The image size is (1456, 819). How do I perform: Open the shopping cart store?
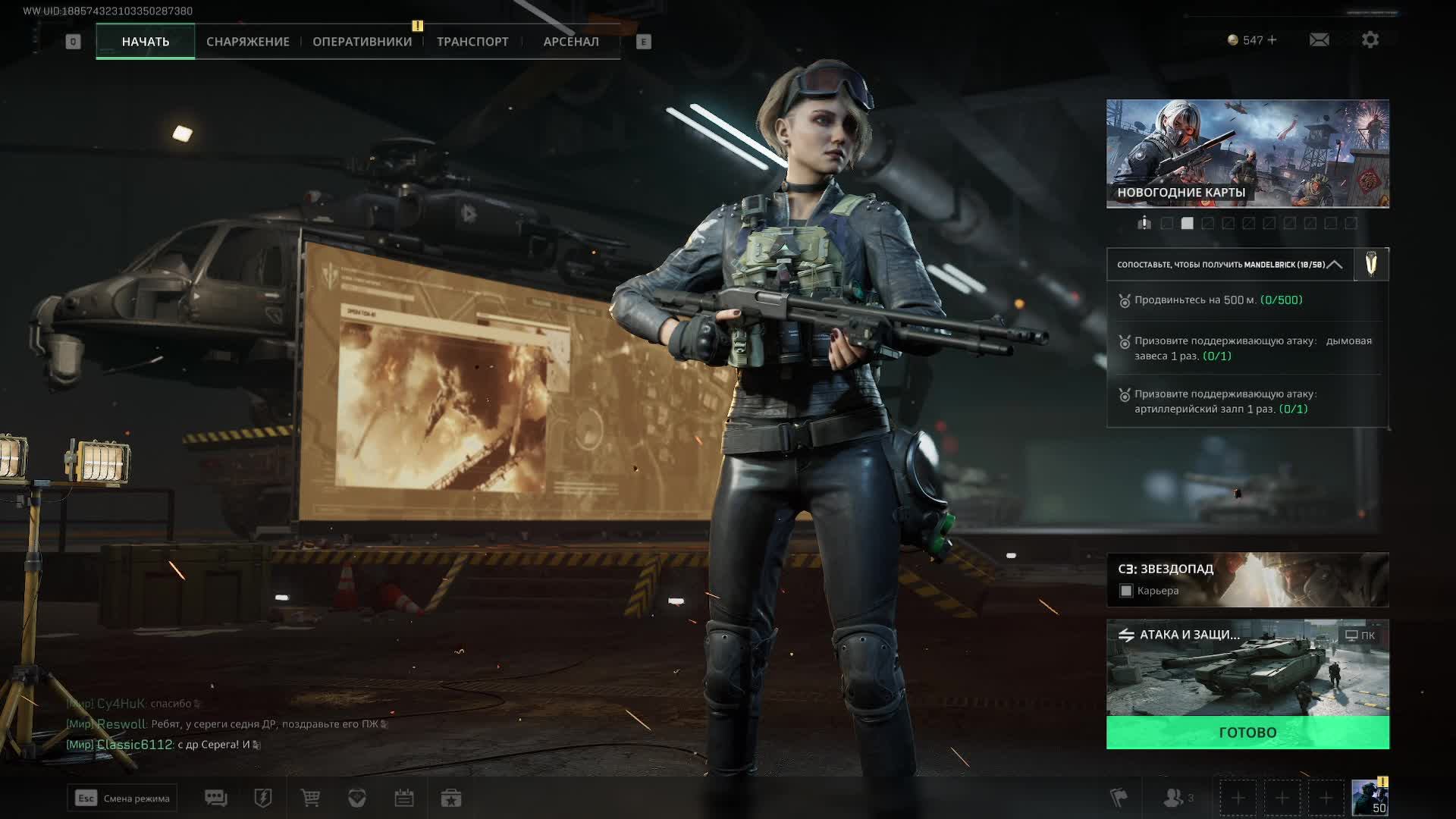[x=310, y=798]
